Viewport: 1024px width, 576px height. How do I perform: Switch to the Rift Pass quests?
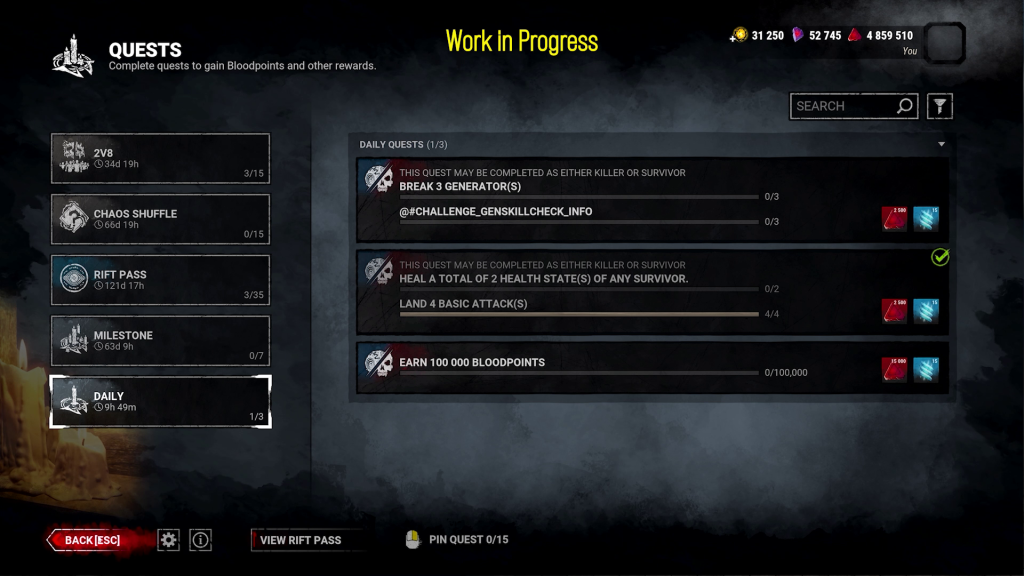pos(160,280)
